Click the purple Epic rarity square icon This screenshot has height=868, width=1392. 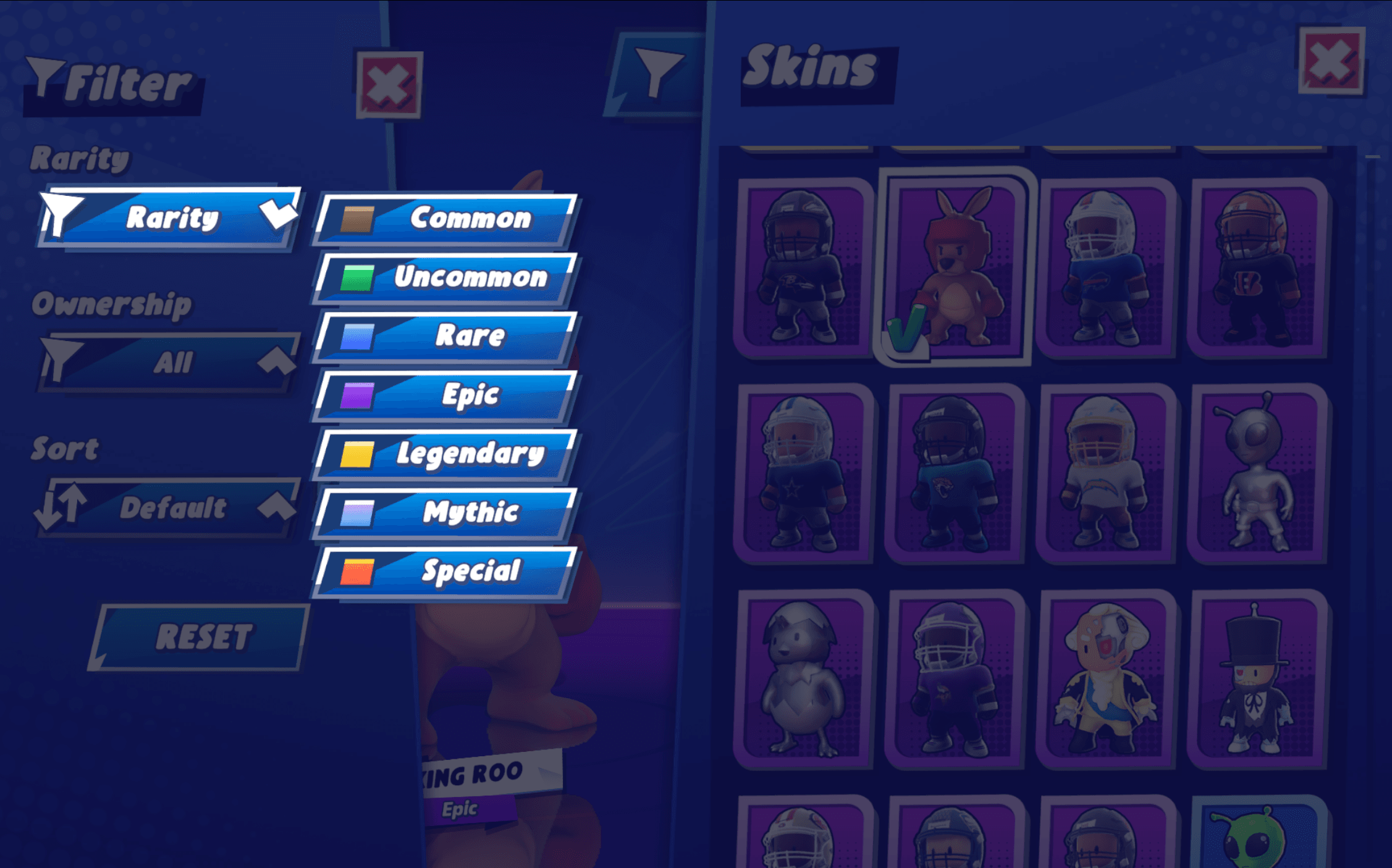tap(356, 396)
